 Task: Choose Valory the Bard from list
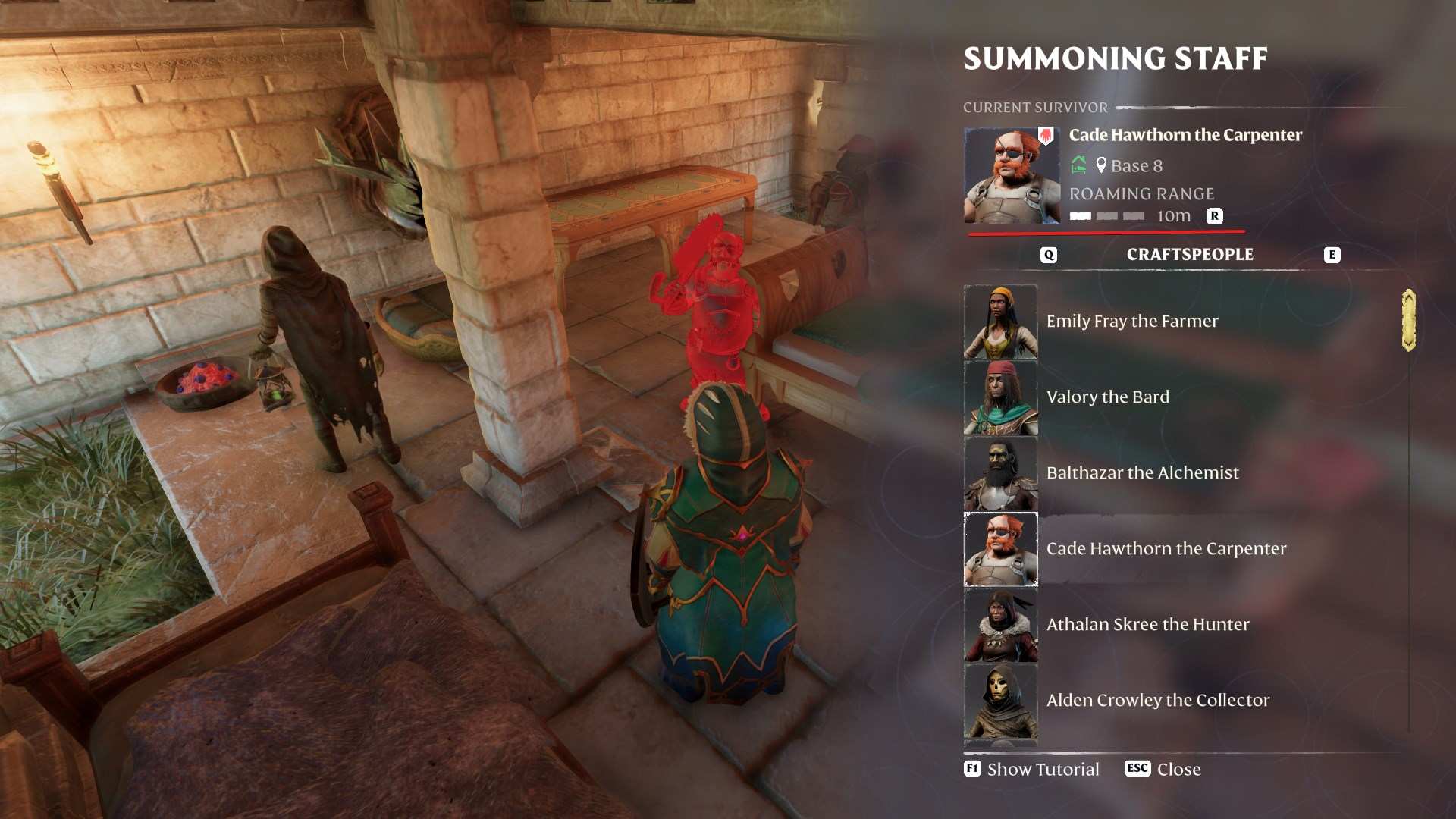[1107, 397]
